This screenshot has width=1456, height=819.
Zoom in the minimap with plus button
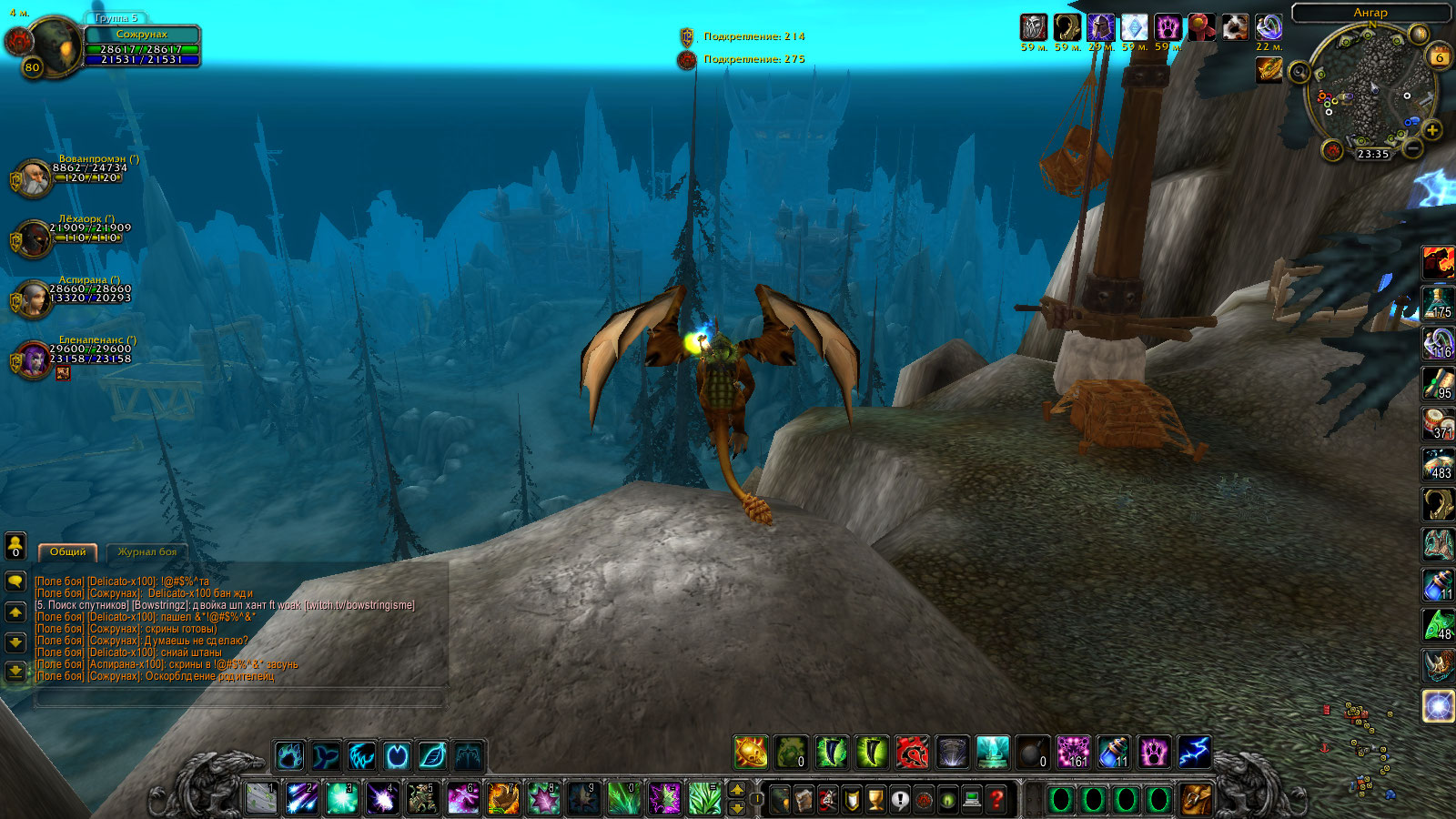[x=1432, y=130]
